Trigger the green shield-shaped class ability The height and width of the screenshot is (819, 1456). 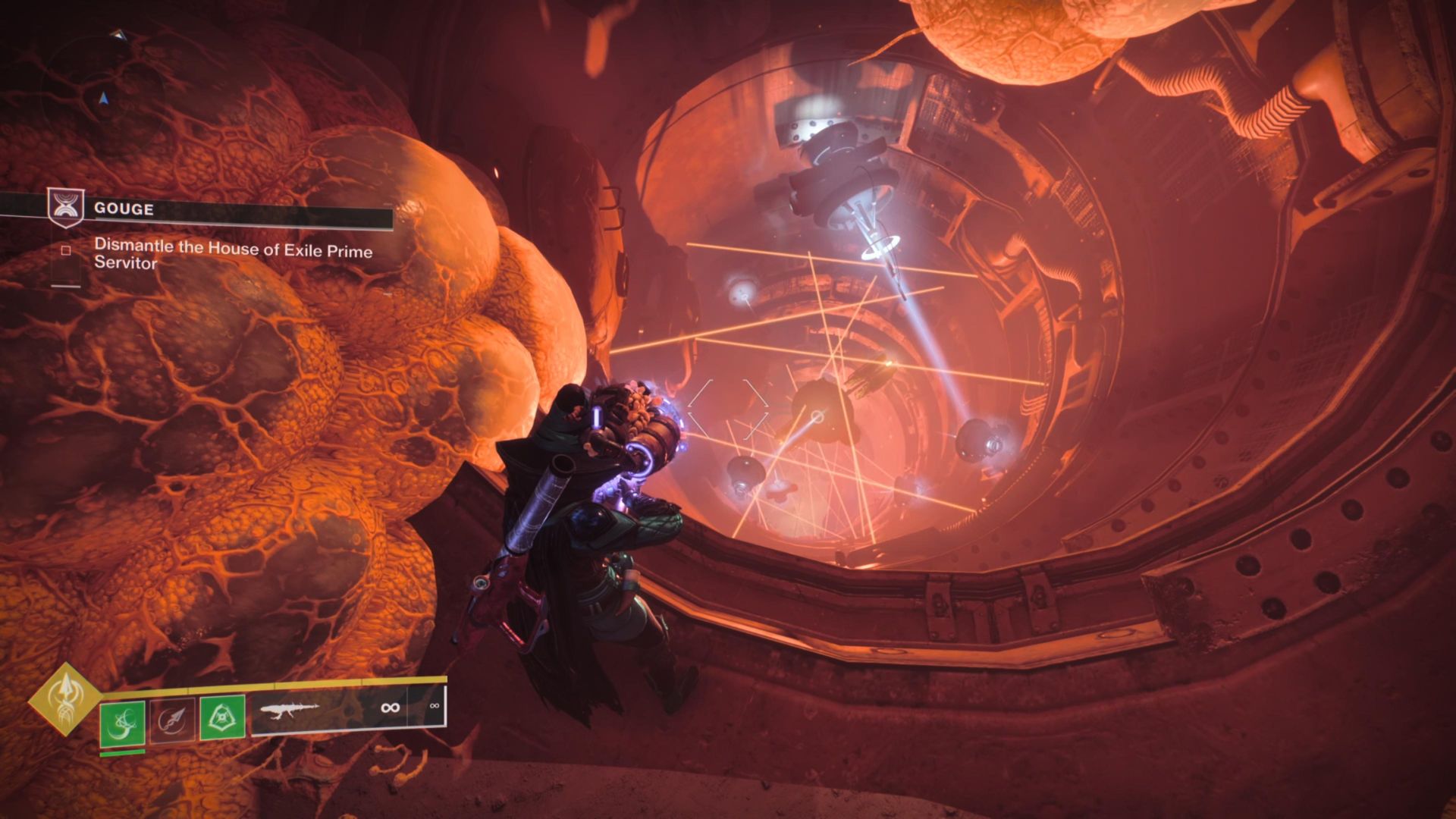(x=222, y=717)
